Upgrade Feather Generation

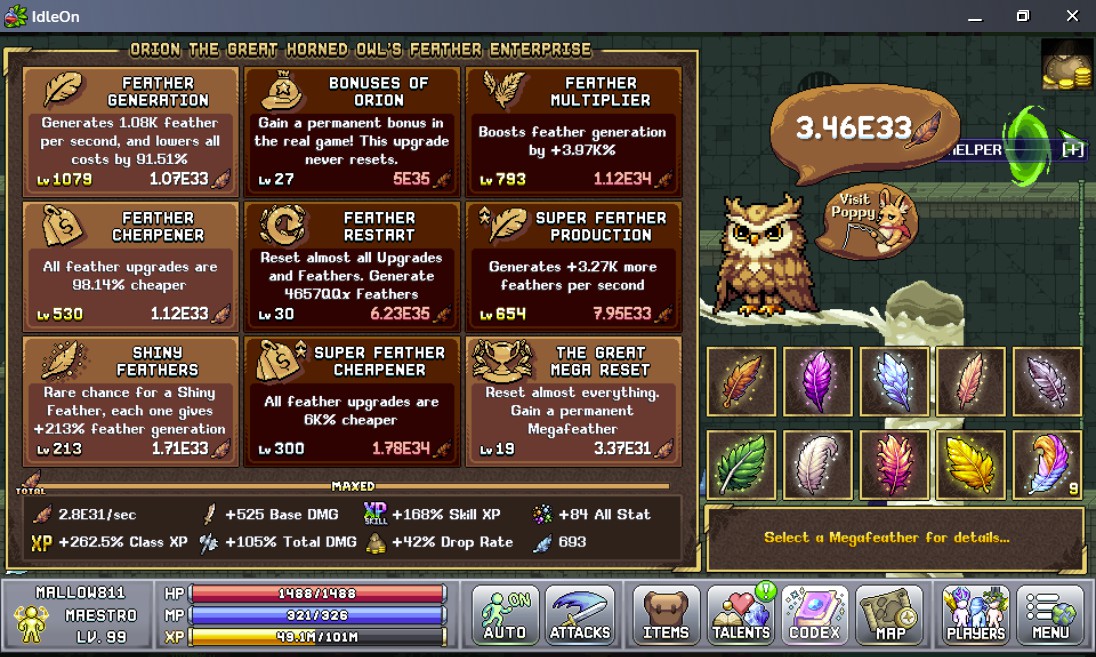coord(131,128)
